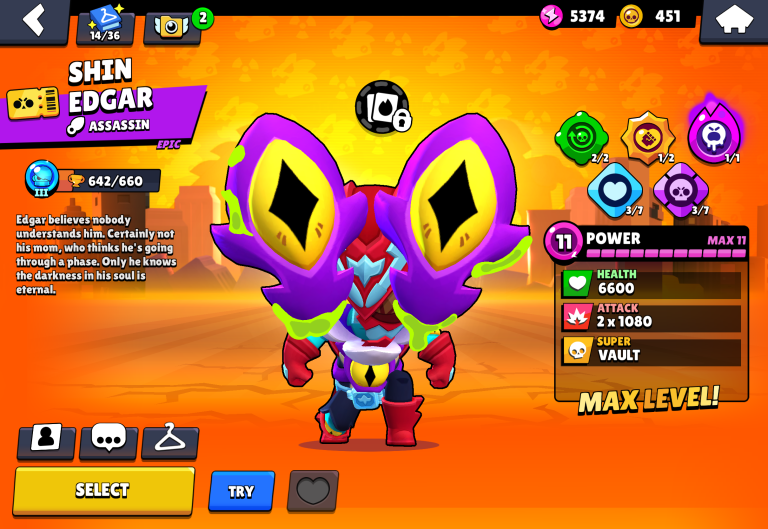Open the profile icon tab
The image size is (768, 529).
point(46,439)
